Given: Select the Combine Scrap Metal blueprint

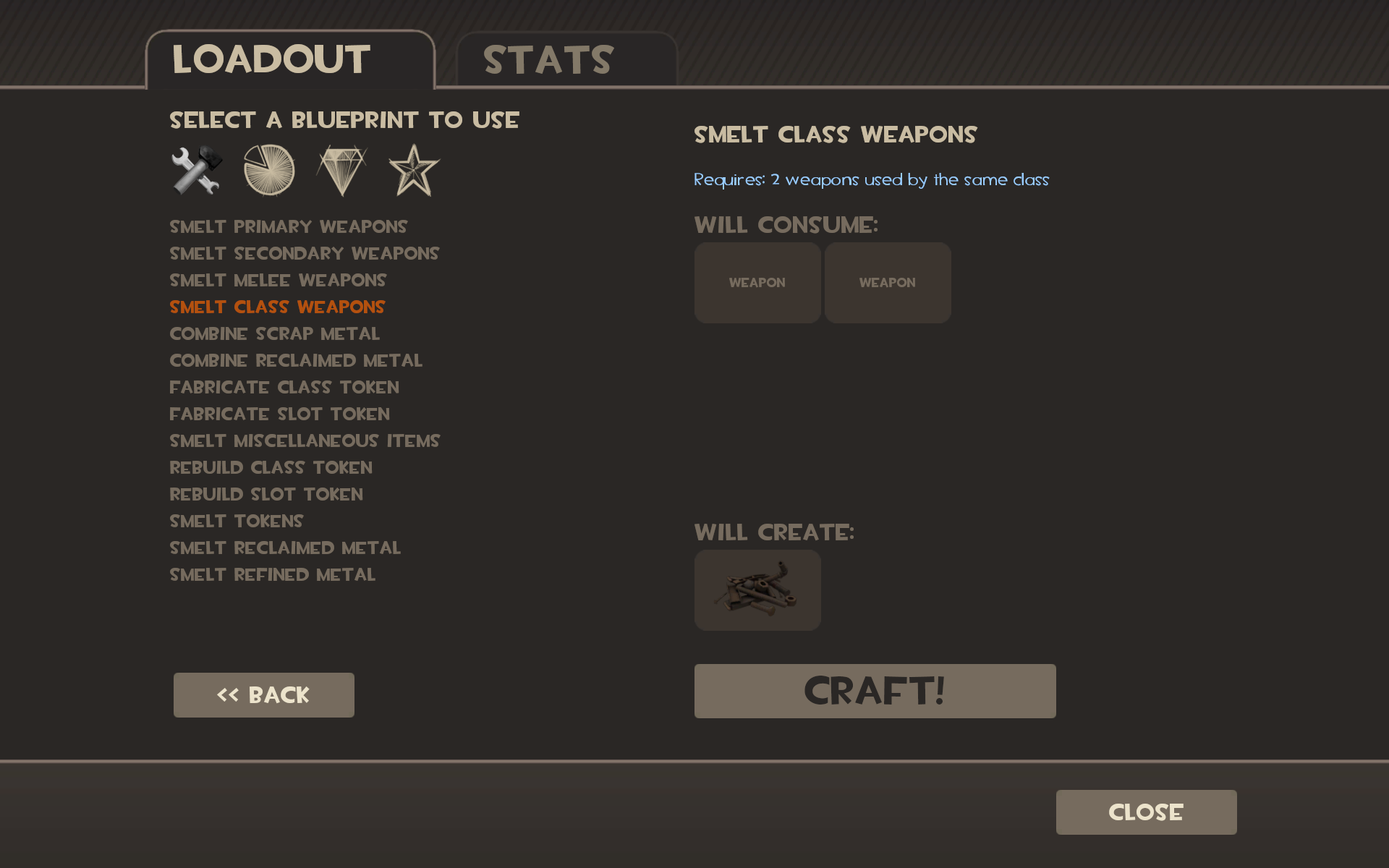Looking at the screenshot, I should tap(274, 333).
